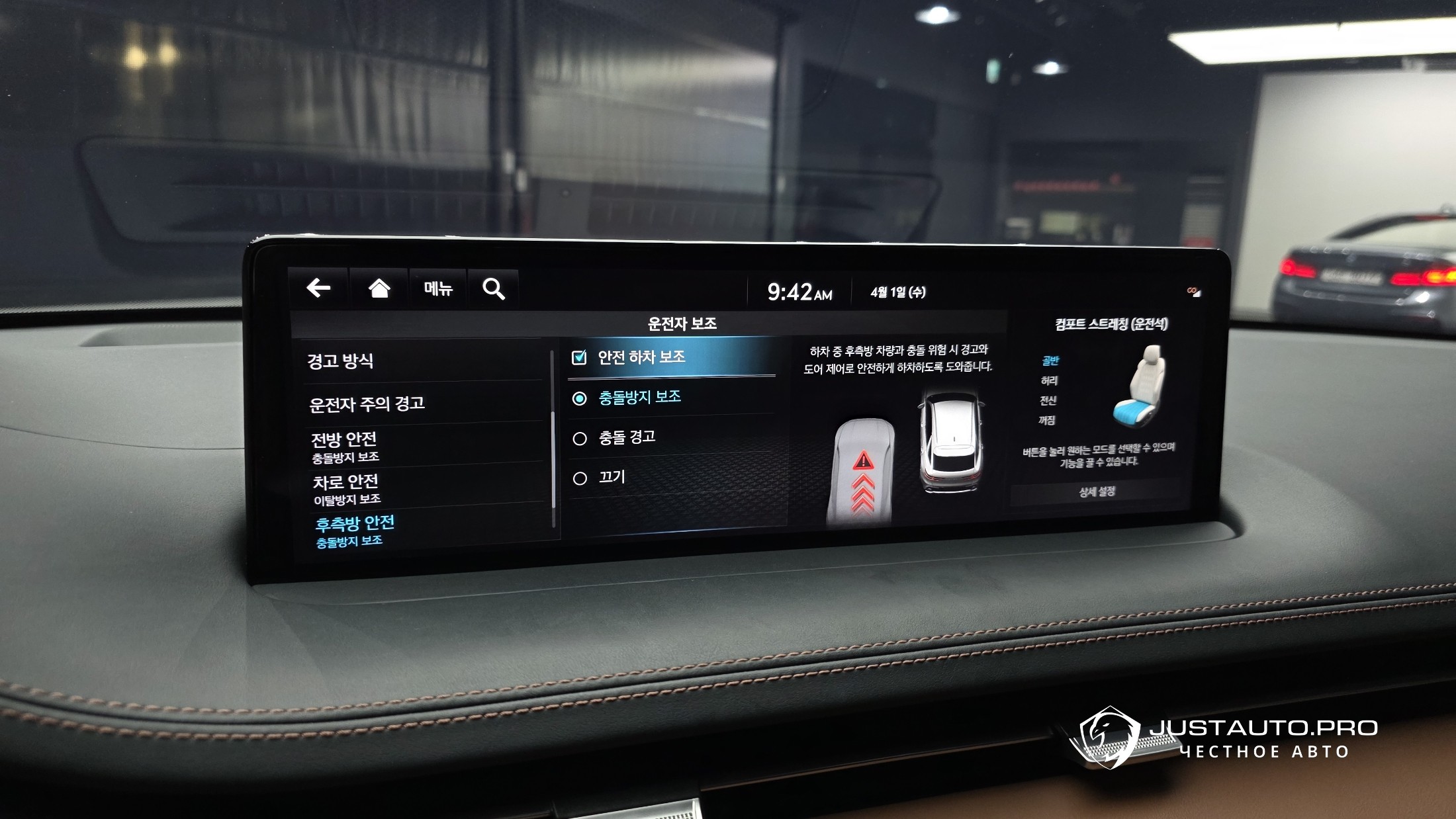This screenshot has height=819, width=1456.
Task: Switch to 전신 stretching mode
Action: point(1048,400)
